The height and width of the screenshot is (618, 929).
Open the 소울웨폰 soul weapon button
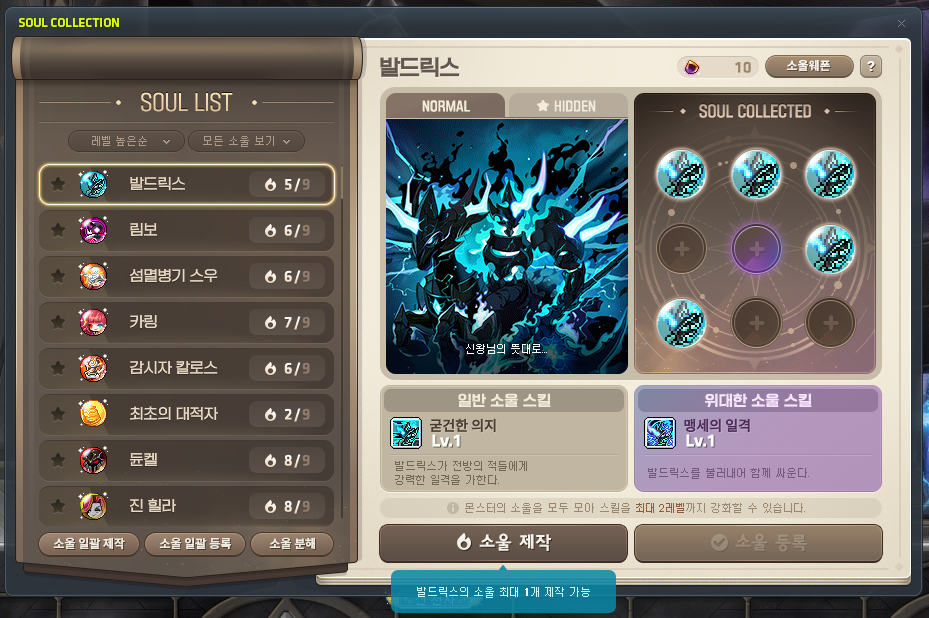tap(809, 67)
